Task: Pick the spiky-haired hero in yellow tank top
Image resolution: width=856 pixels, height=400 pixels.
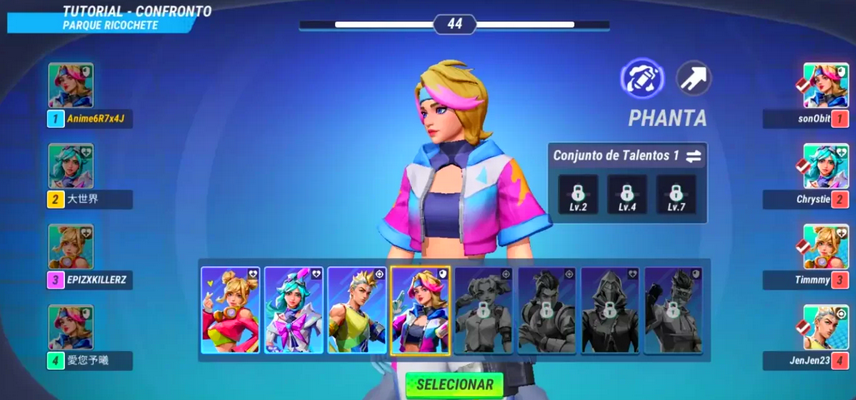Action: point(357,310)
